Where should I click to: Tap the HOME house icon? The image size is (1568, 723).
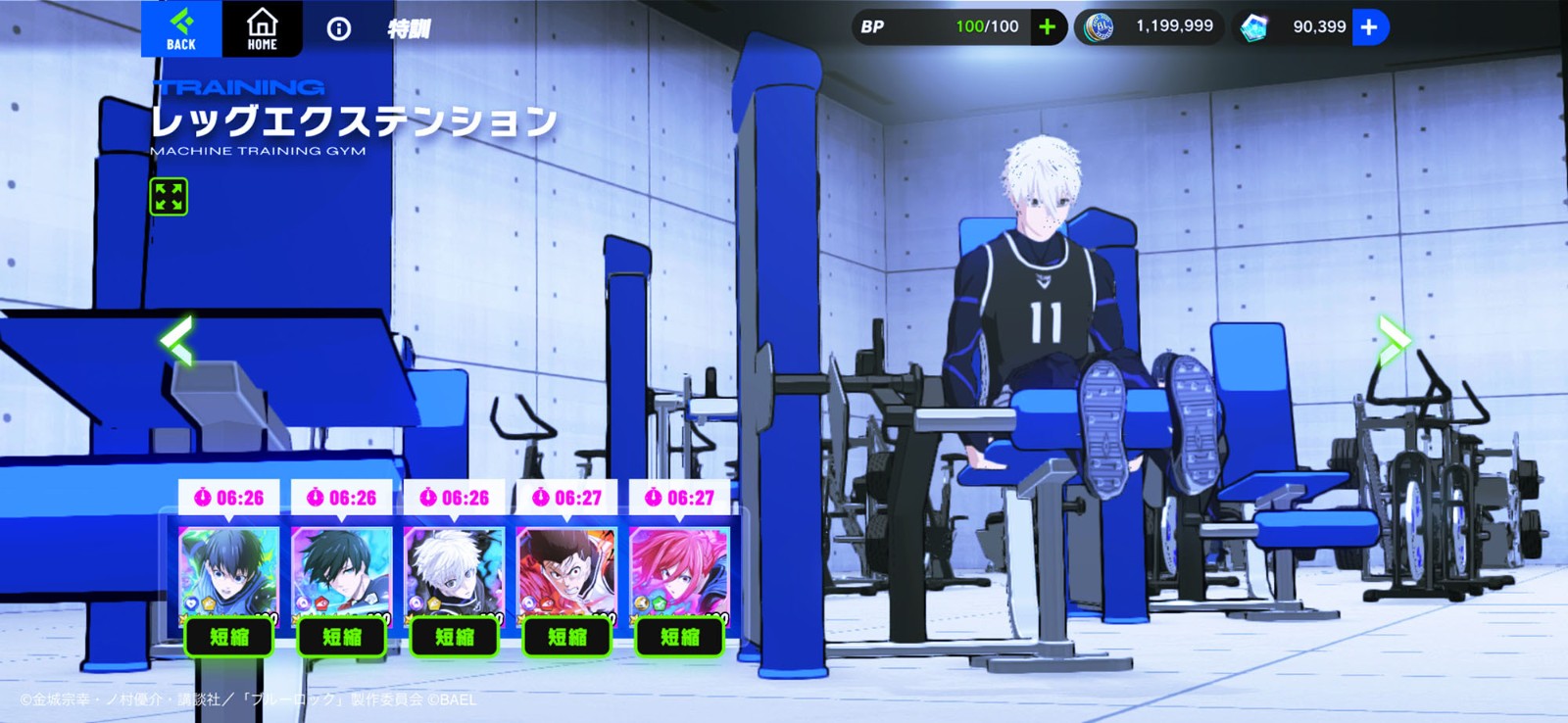(261, 25)
